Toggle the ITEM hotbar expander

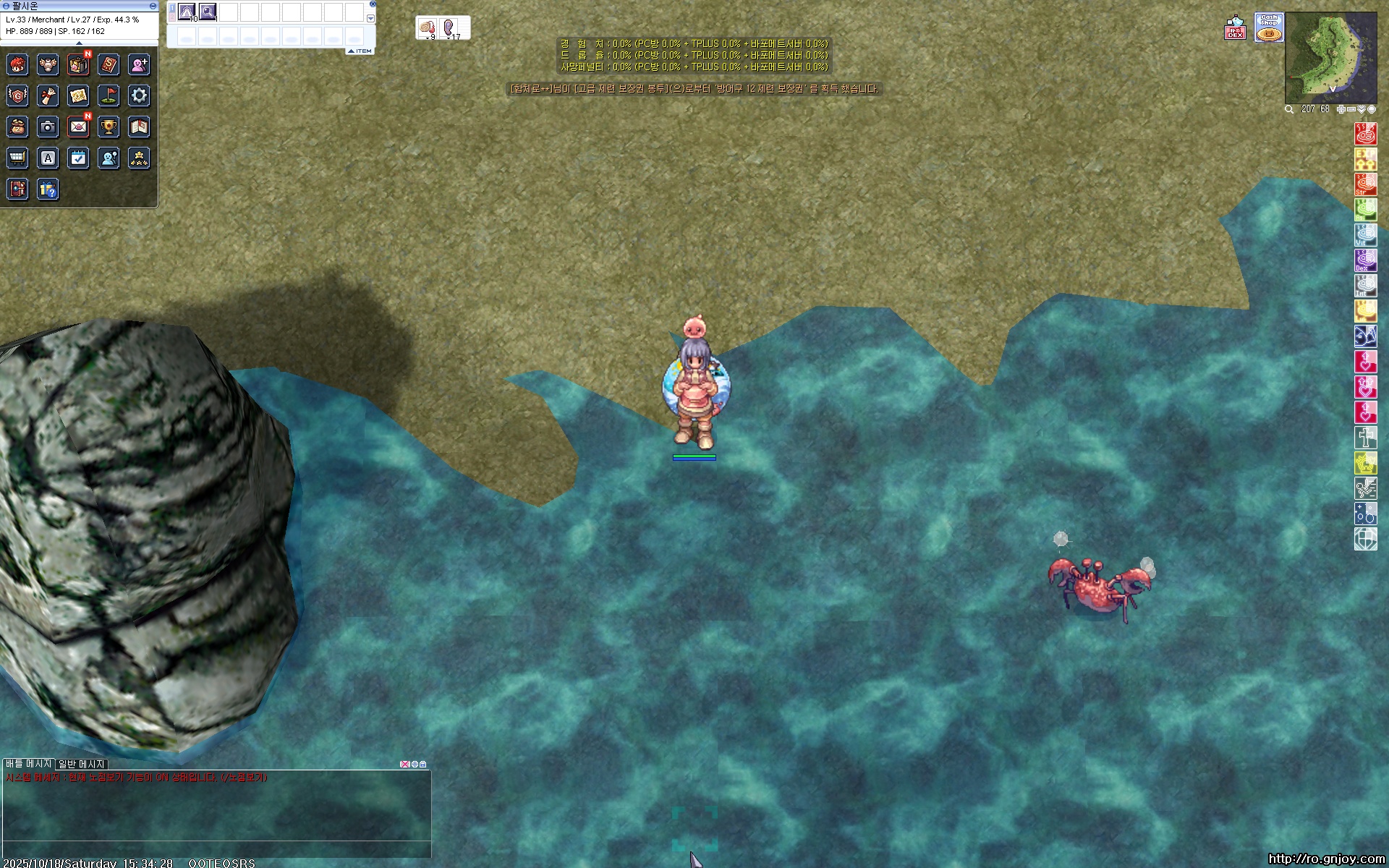360,51
